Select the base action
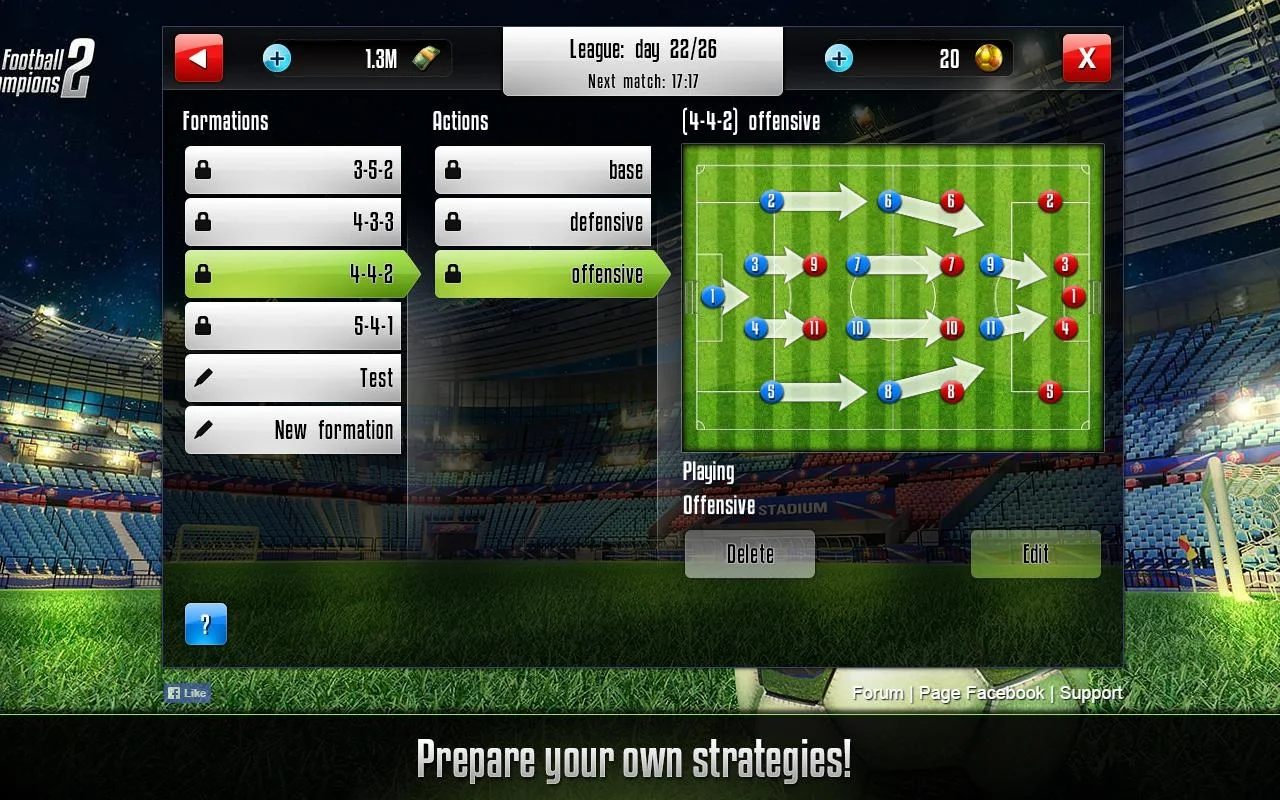This screenshot has width=1280, height=800. point(543,170)
